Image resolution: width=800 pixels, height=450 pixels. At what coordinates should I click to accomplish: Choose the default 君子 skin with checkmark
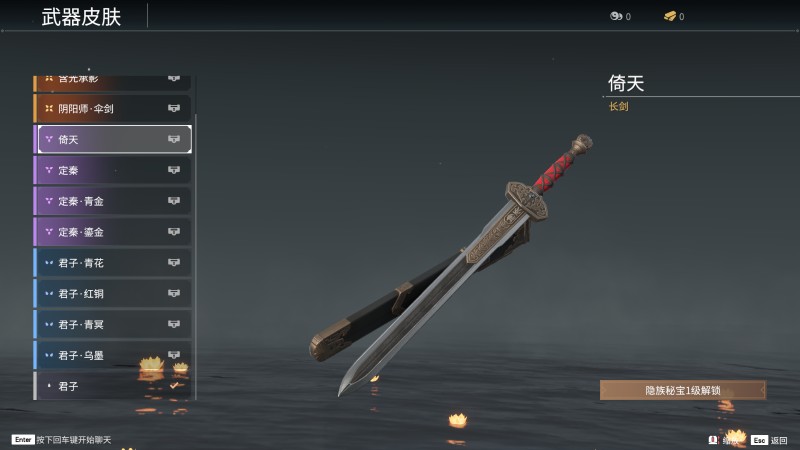[x=112, y=385]
